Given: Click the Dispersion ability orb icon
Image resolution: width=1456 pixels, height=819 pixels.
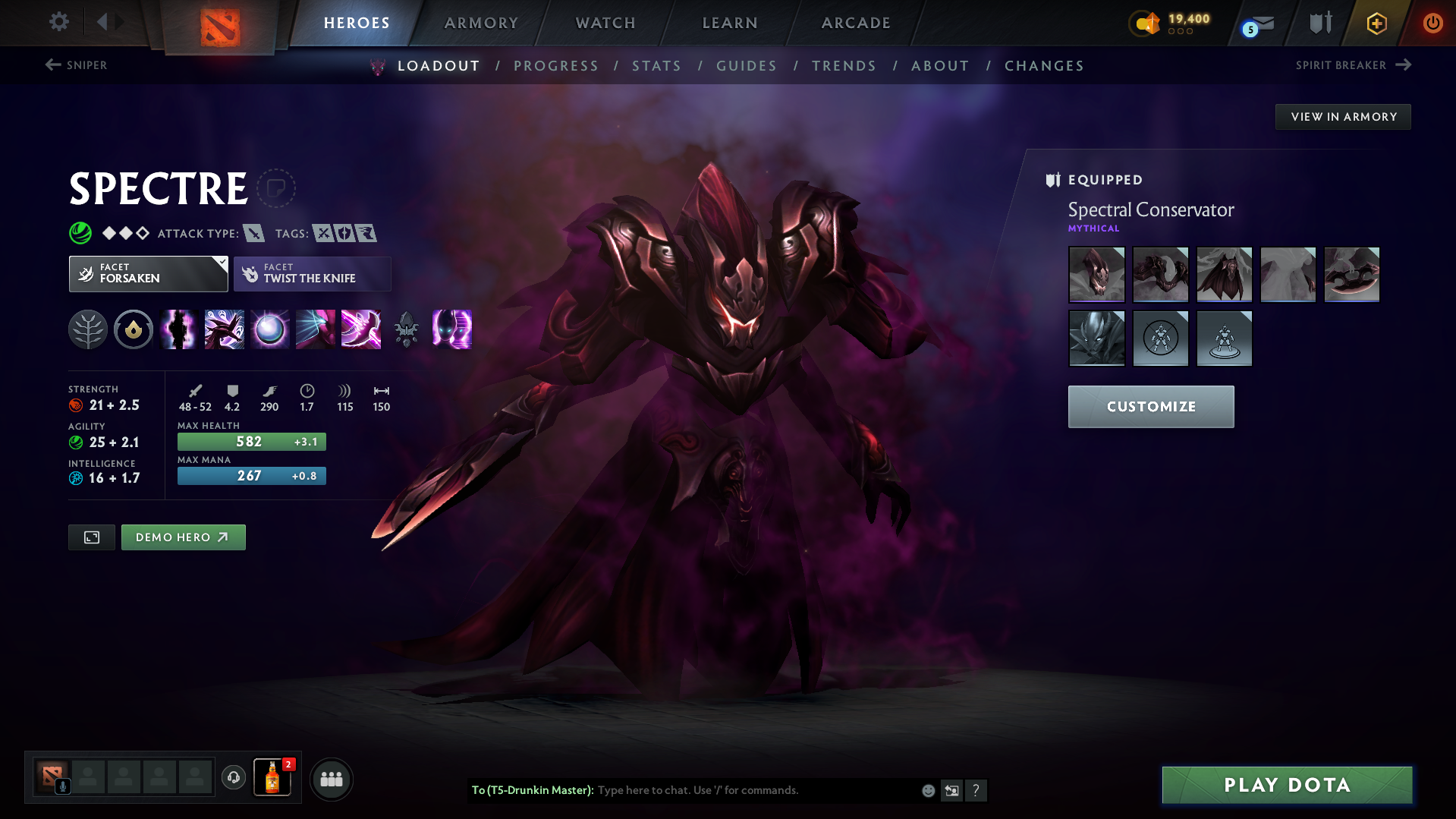Looking at the screenshot, I should point(269,329).
